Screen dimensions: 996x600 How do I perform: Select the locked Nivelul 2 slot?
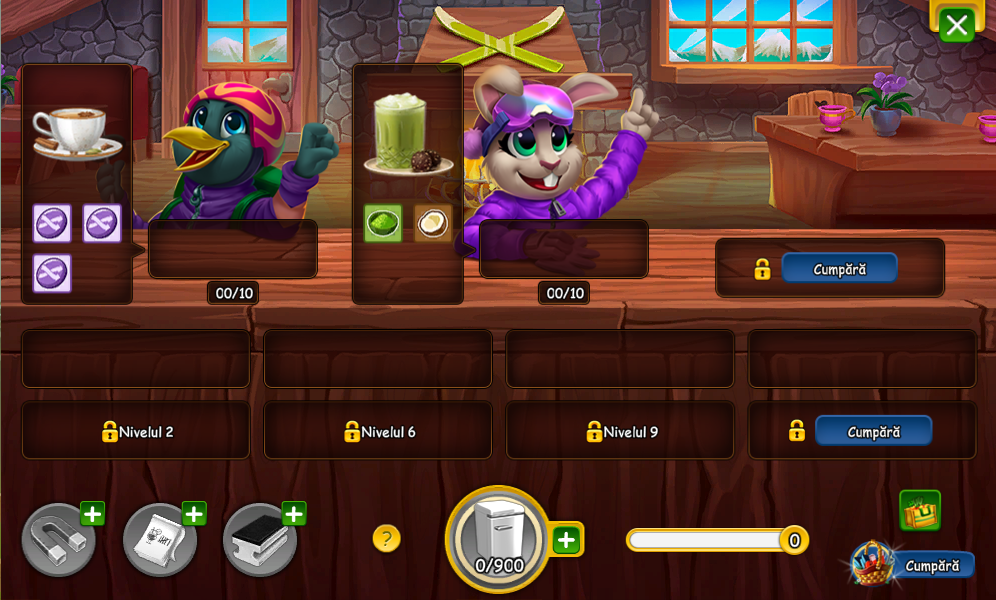tap(136, 431)
